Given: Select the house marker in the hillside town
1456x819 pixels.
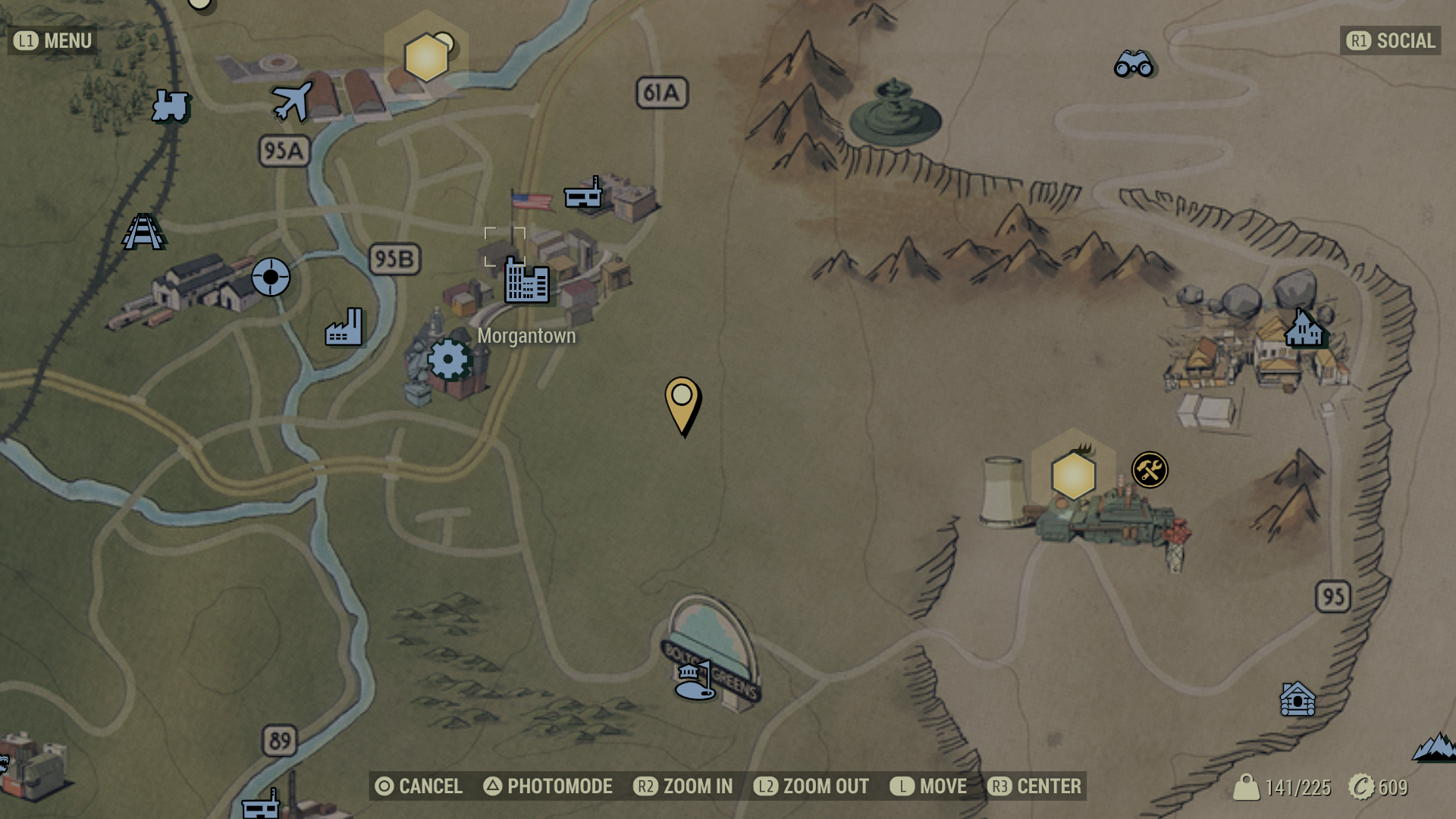Looking at the screenshot, I should pyautogui.click(x=1304, y=328).
